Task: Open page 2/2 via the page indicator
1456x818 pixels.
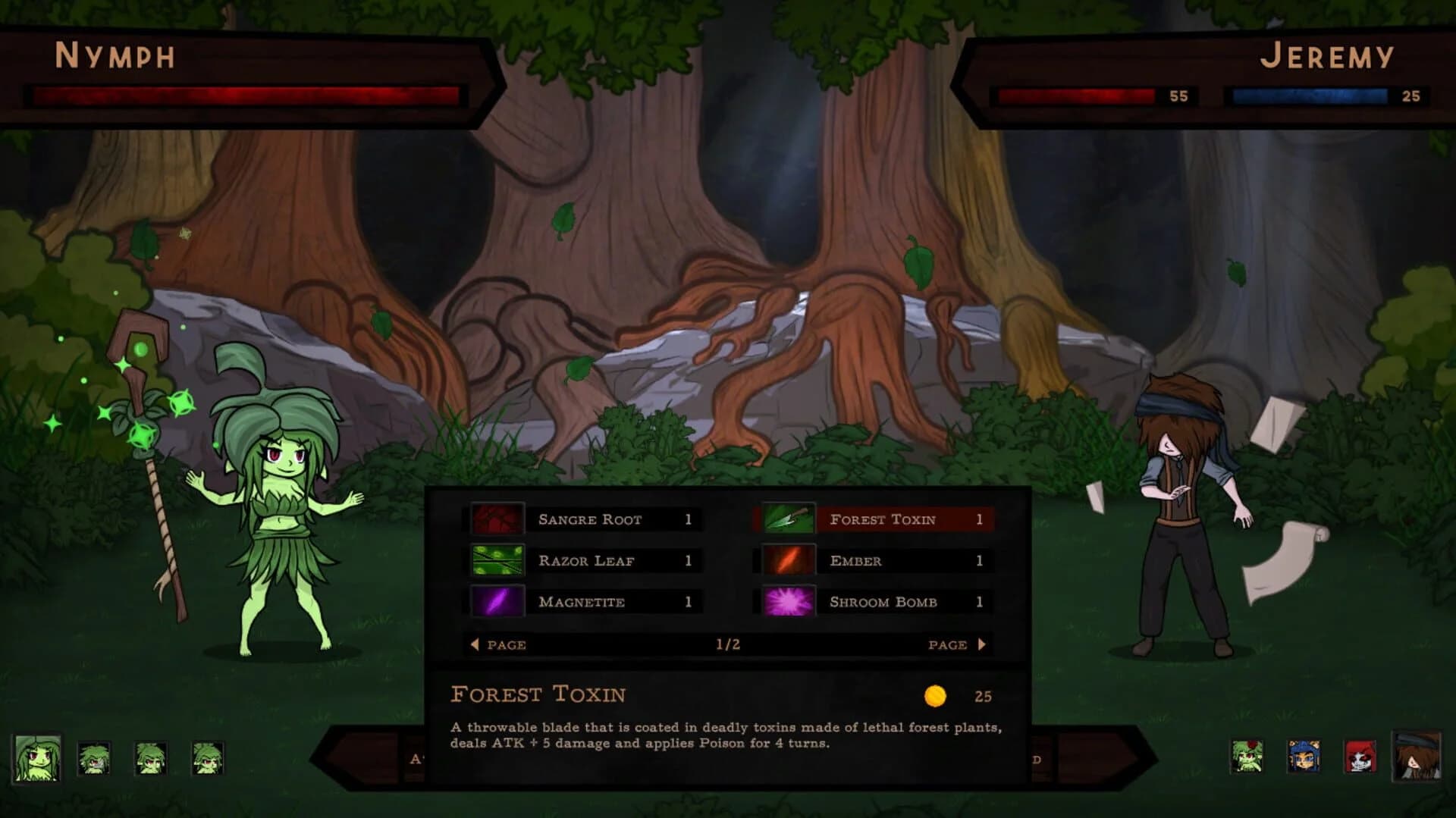Action: click(728, 644)
